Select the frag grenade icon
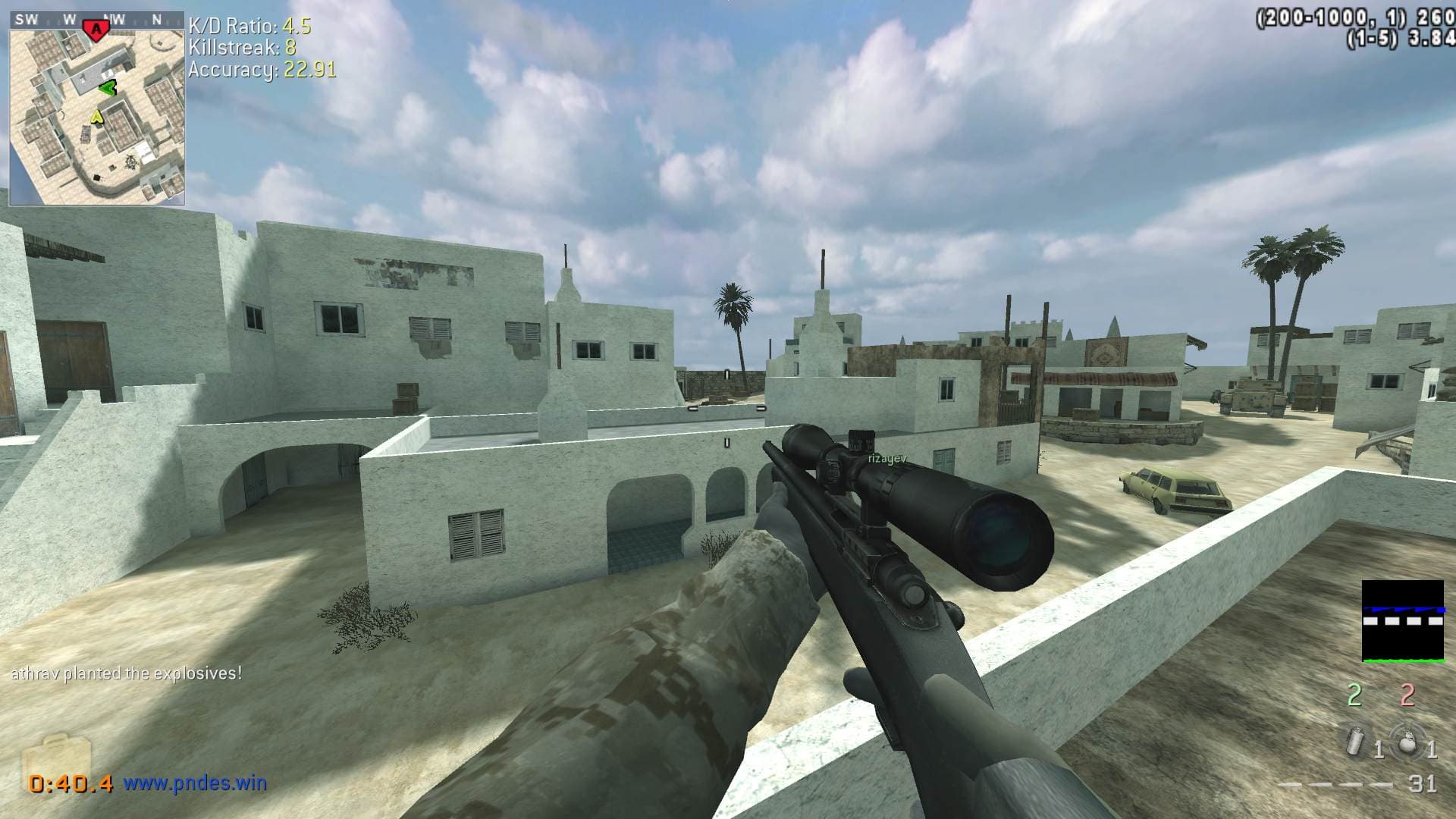Viewport: 1456px width, 819px height. pos(1406,742)
